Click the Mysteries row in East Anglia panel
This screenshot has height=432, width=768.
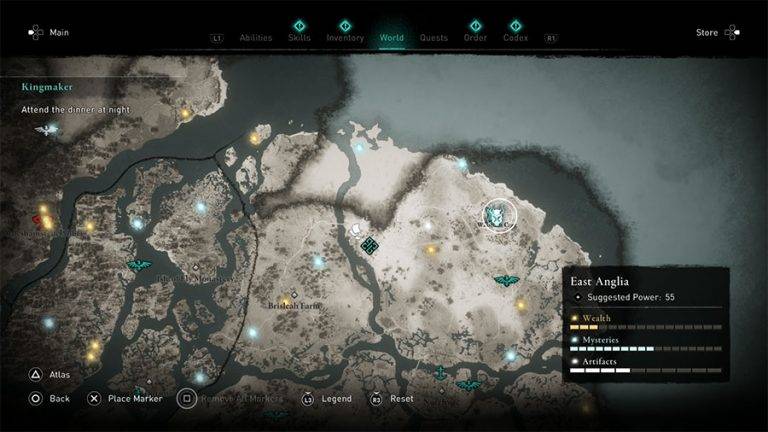click(646, 344)
